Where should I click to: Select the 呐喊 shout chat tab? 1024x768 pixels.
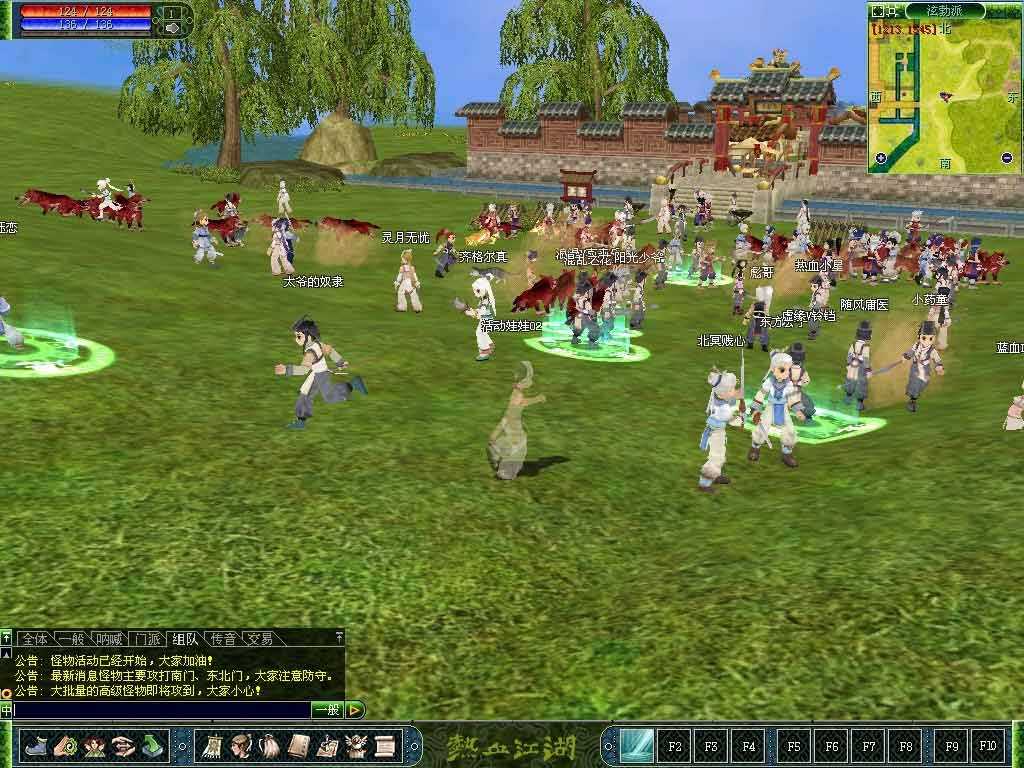[109, 638]
